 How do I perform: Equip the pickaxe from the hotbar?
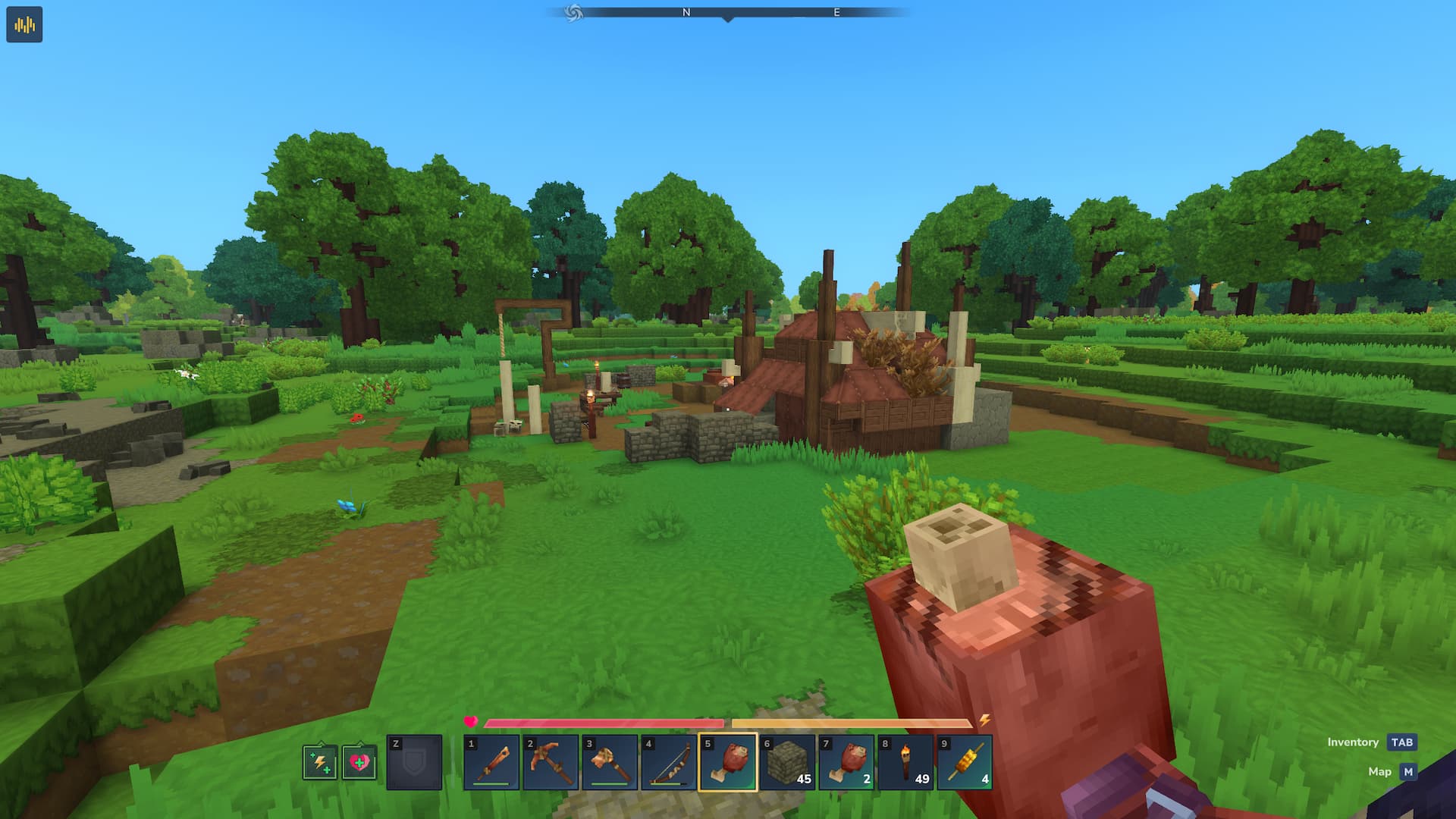click(551, 762)
